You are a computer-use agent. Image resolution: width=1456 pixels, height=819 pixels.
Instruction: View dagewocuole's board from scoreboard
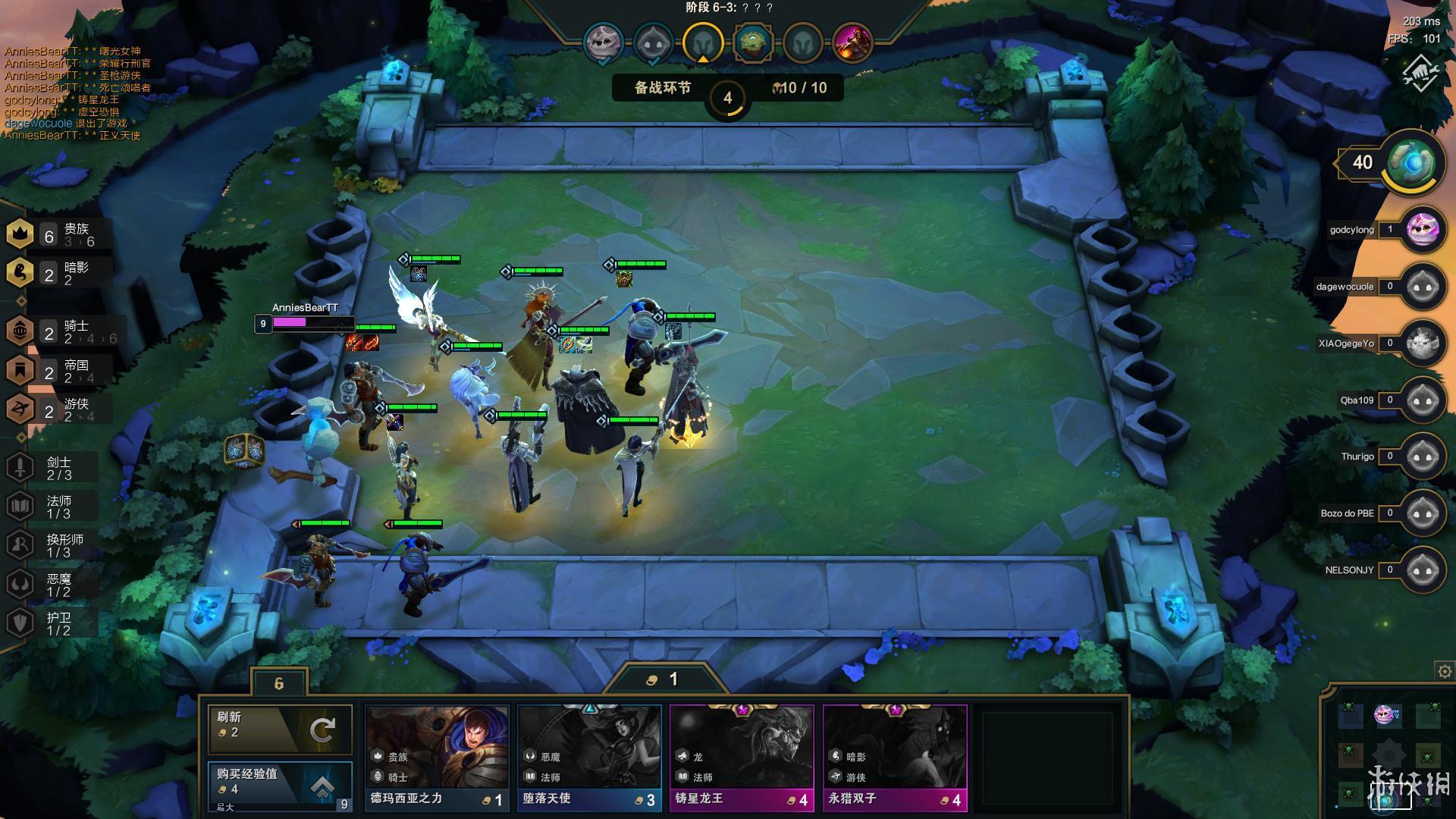(1422, 287)
